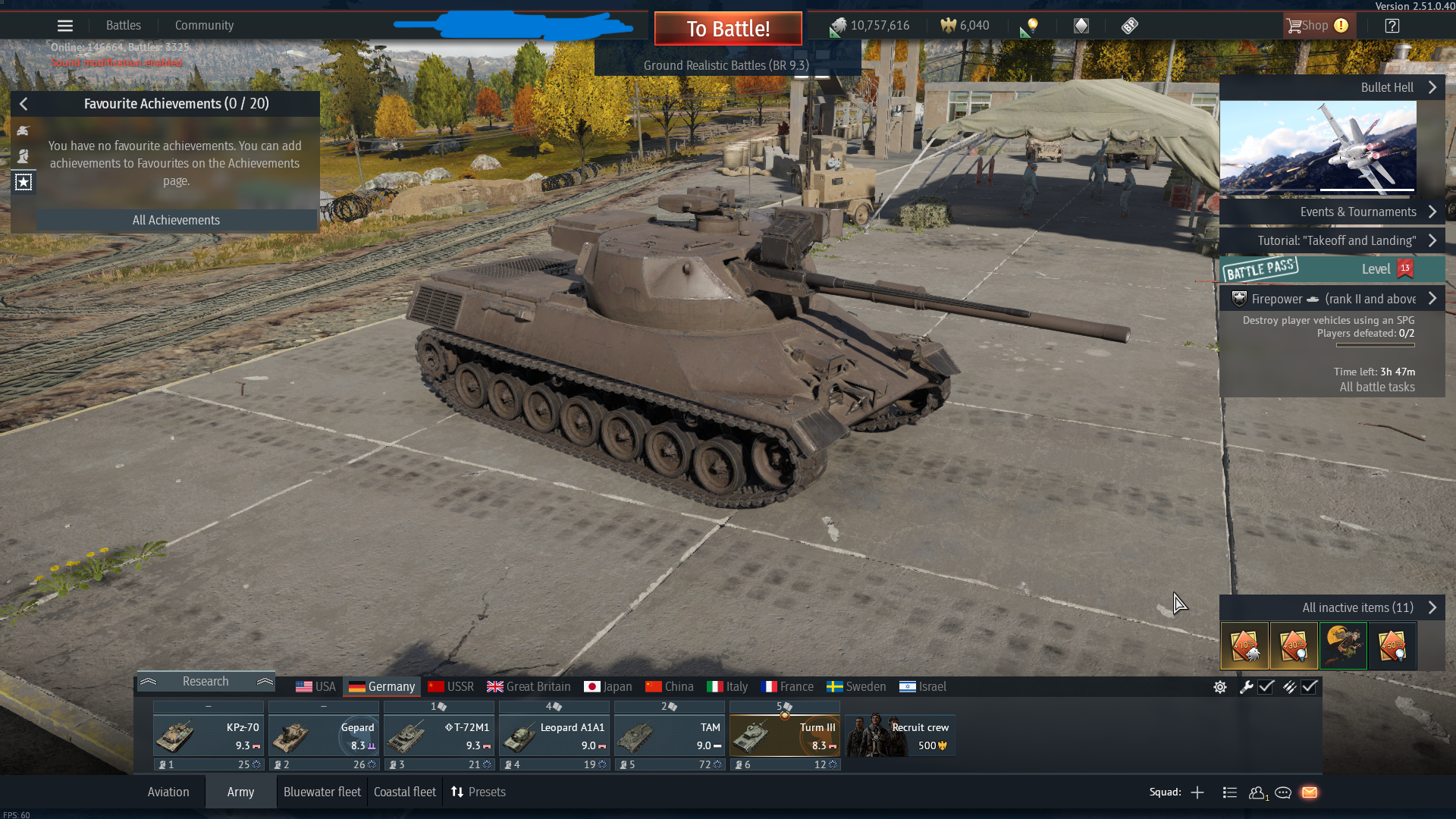The width and height of the screenshot is (1456, 819).
Task: Show All battle tasks
Action: tap(1376, 388)
